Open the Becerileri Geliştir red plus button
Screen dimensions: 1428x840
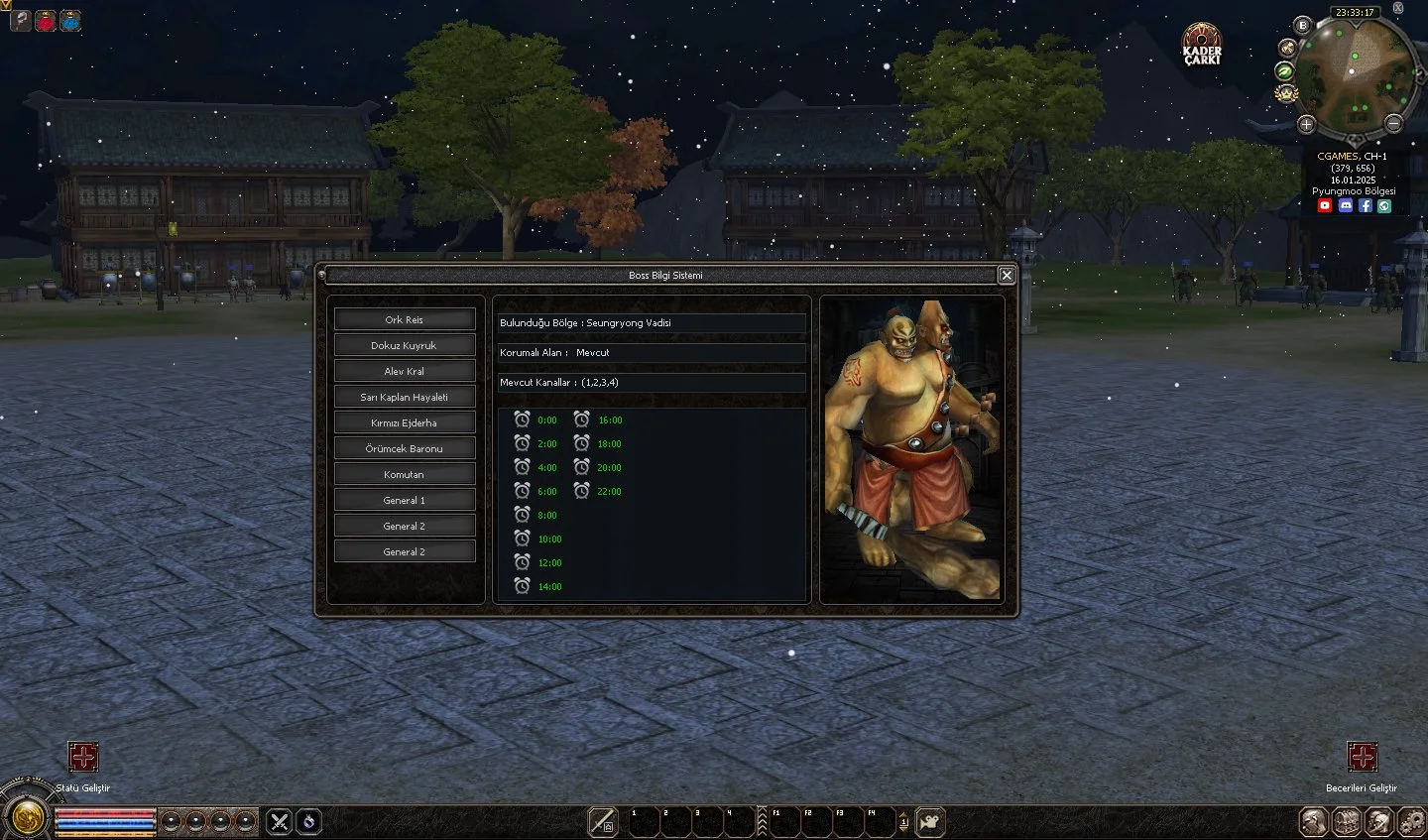click(1362, 759)
